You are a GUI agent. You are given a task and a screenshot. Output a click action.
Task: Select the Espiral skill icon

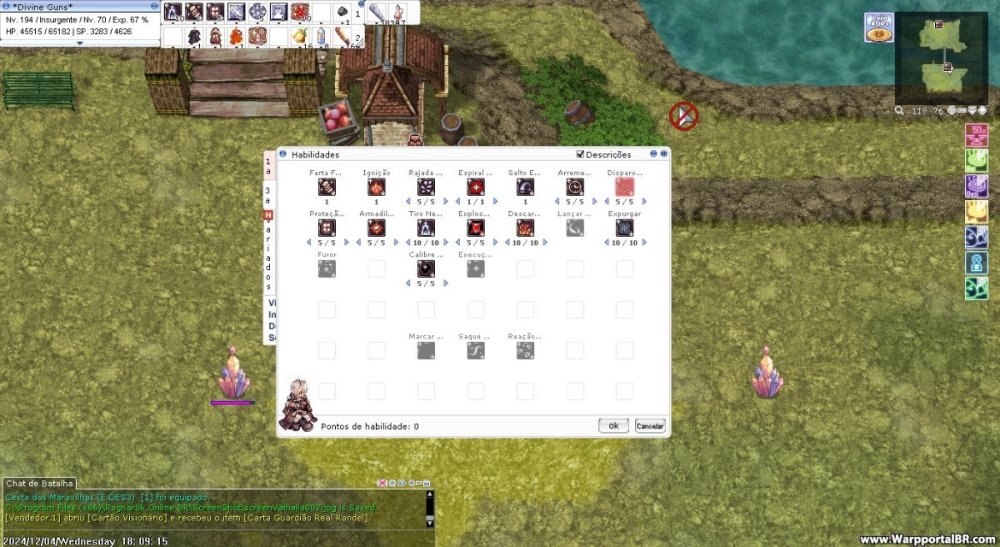coord(475,186)
